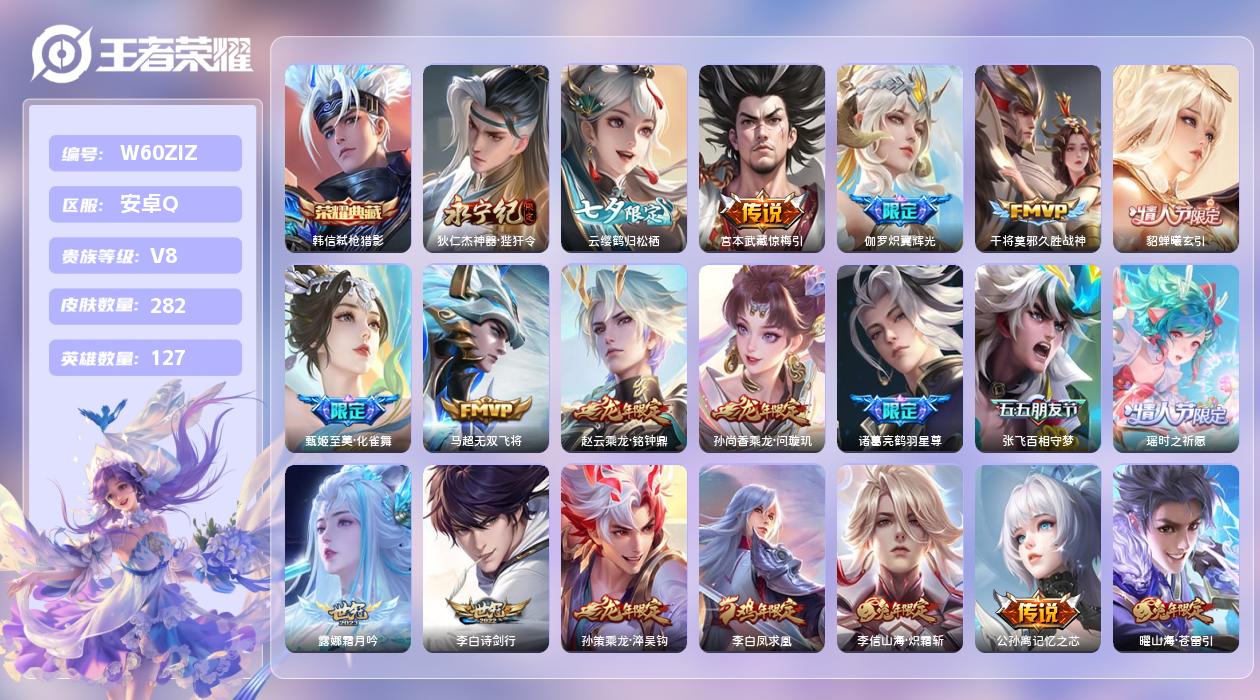This screenshot has height=700, width=1260.
Task: View the 宫本武藏惊梅引 legendary skin
Action: point(762,158)
